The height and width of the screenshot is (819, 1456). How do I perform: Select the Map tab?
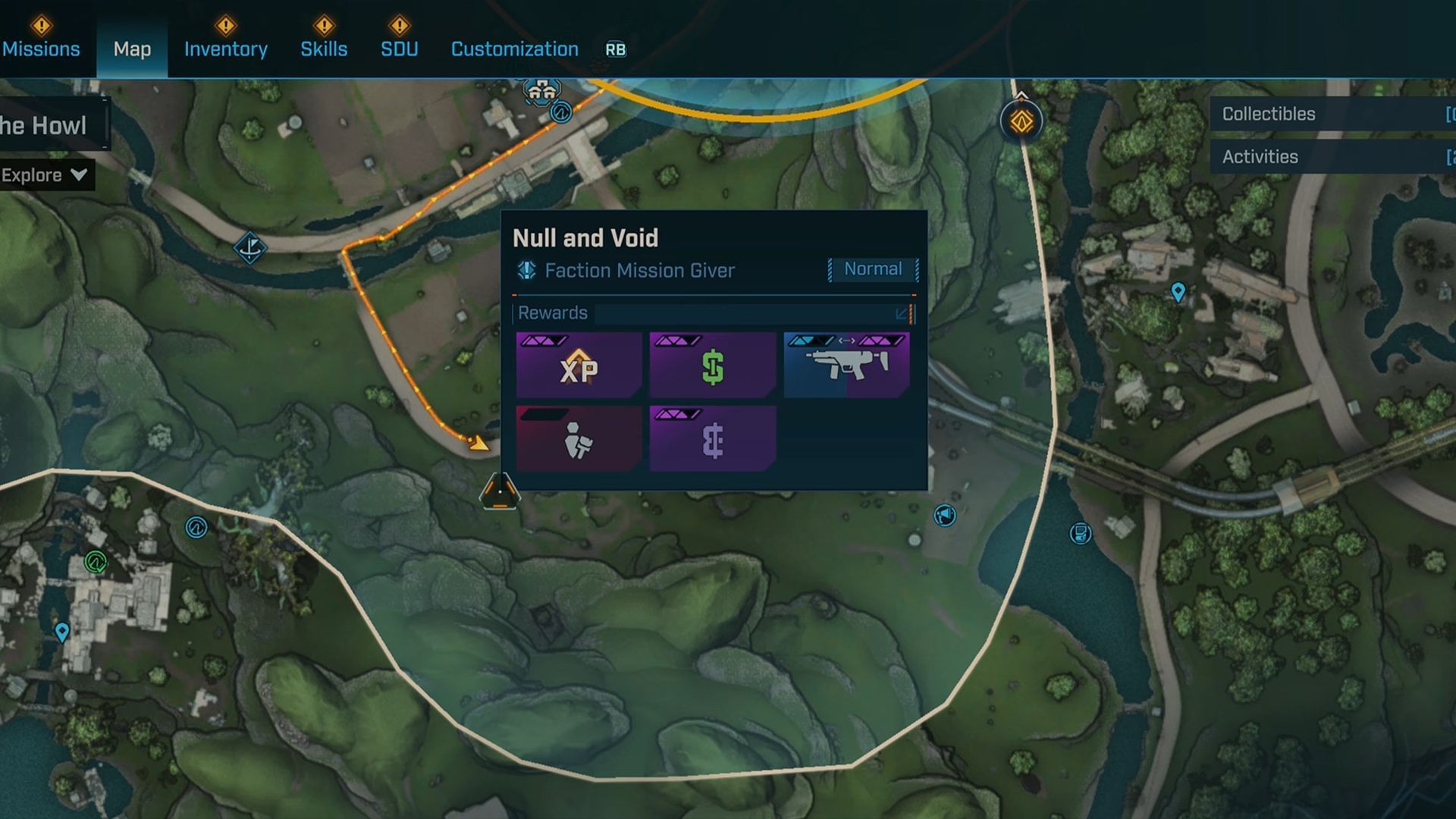(x=132, y=49)
